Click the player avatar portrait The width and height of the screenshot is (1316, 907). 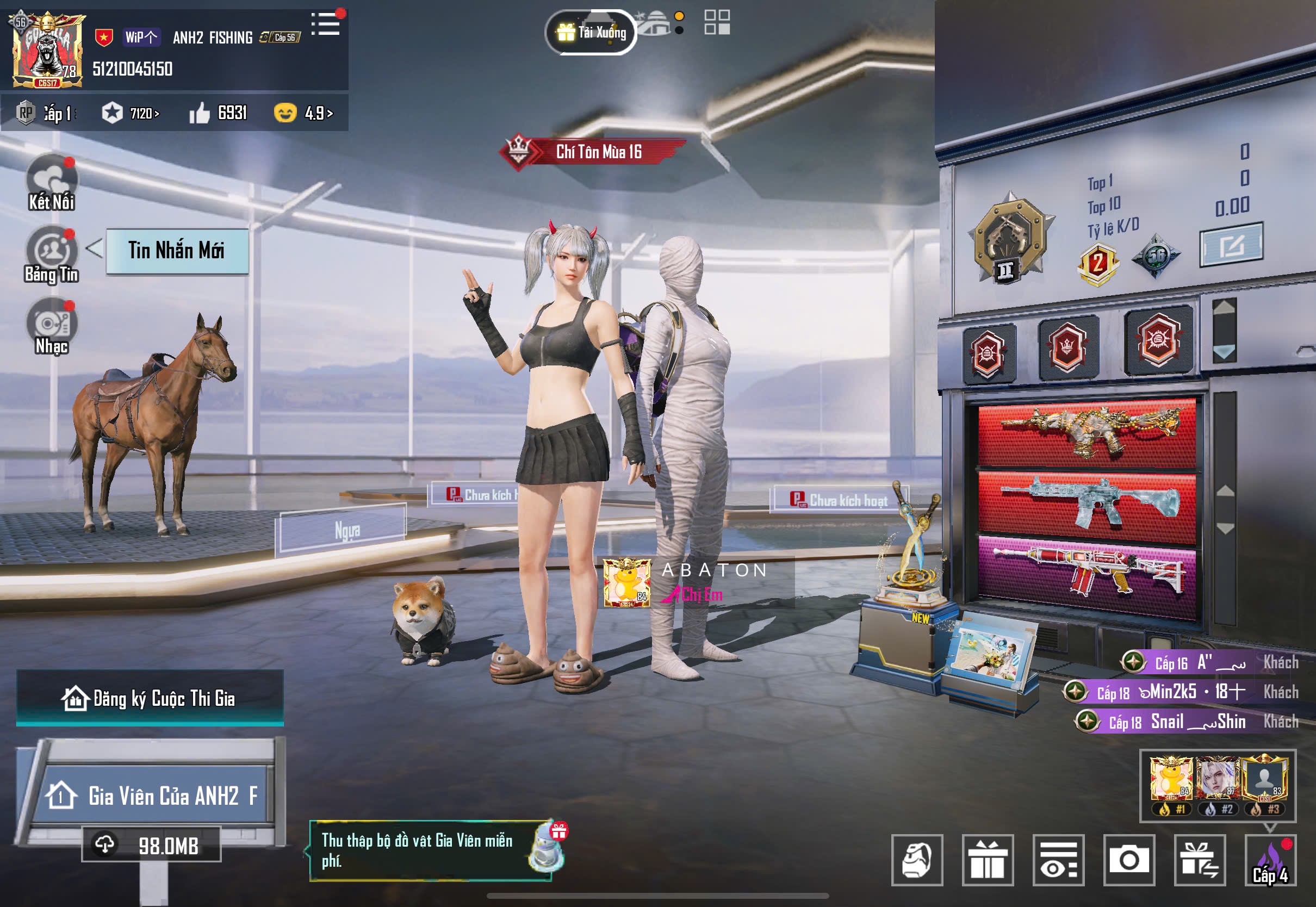pos(48,50)
